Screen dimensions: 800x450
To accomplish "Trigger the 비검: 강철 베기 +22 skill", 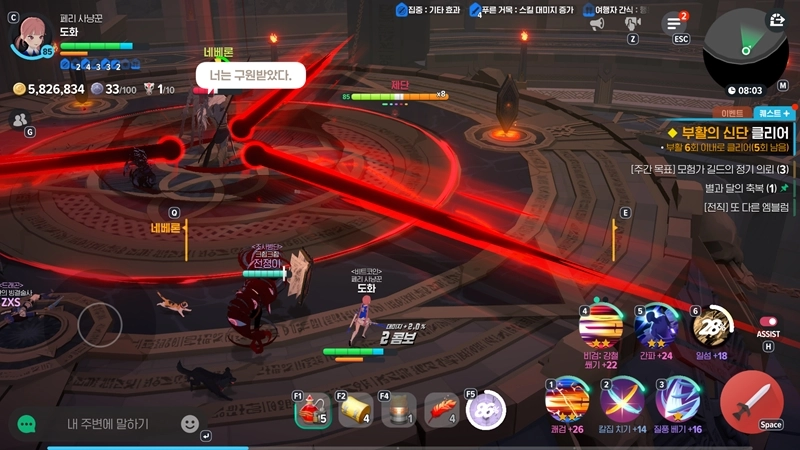I will (x=600, y=326).
